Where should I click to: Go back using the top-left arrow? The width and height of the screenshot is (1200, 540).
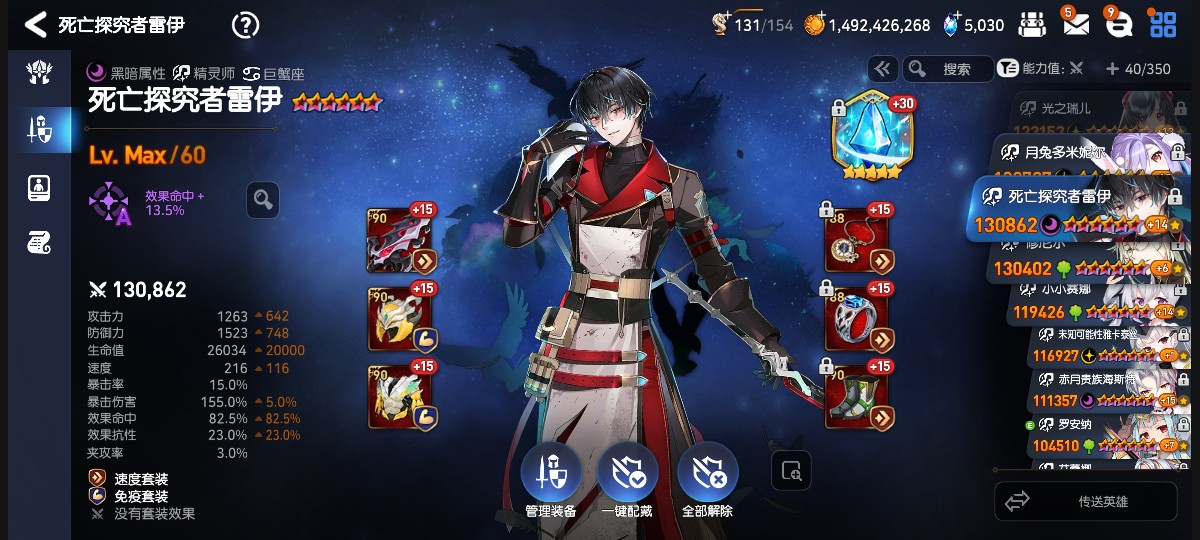(x=35, y=25)
